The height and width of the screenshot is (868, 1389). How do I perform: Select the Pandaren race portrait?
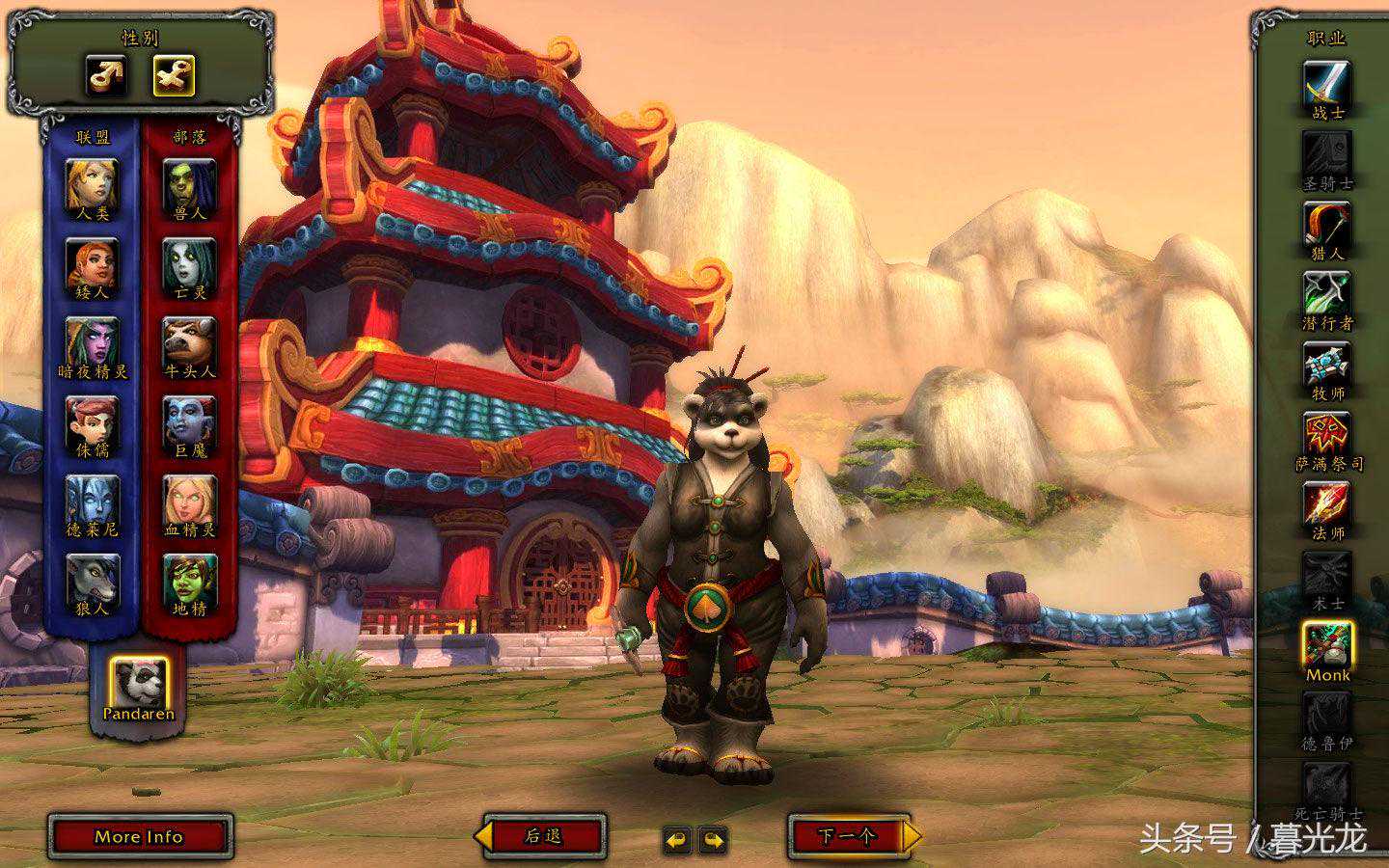click(x=138, y=682)
